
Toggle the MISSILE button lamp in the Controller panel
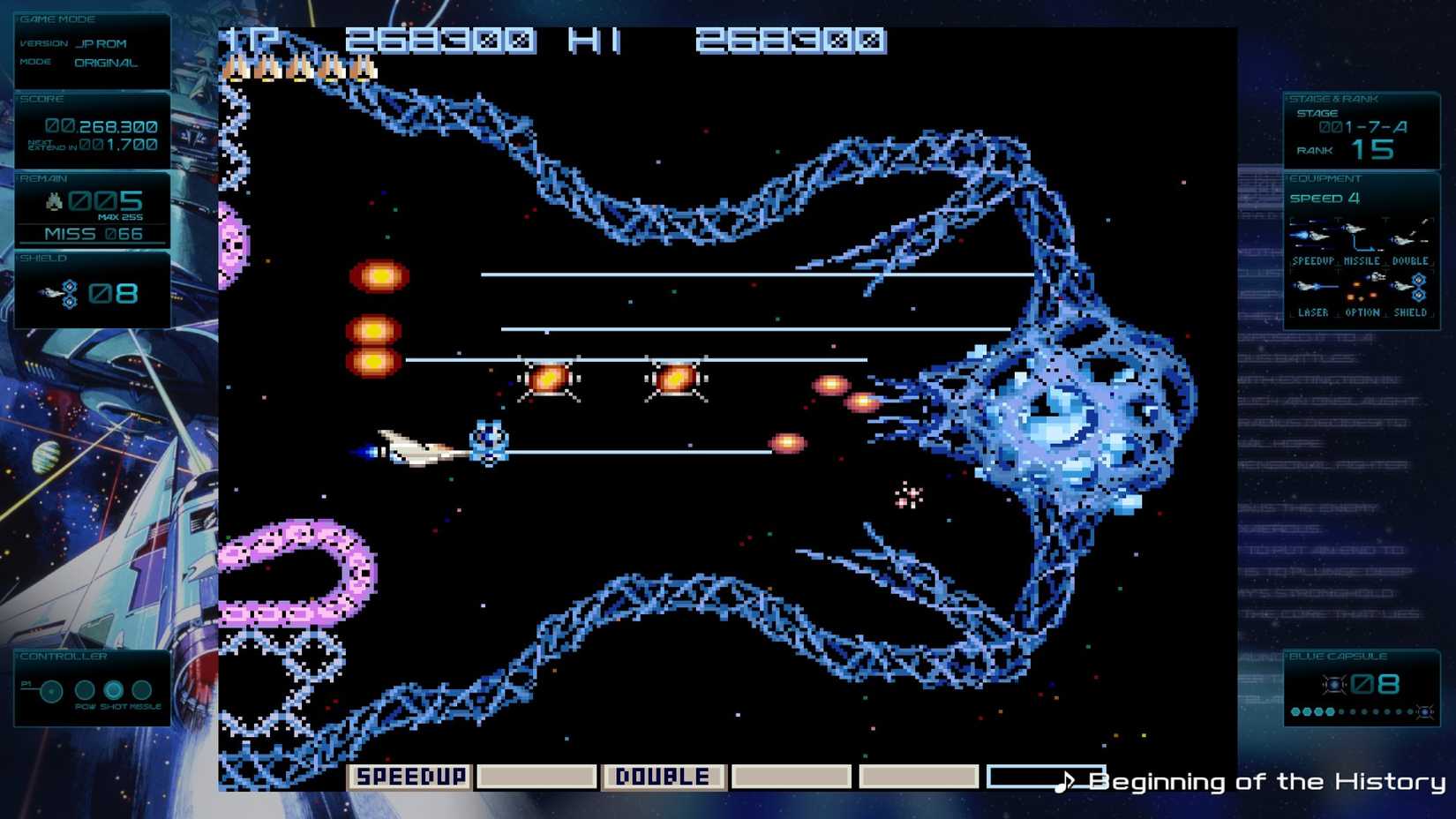pos(141,690)
